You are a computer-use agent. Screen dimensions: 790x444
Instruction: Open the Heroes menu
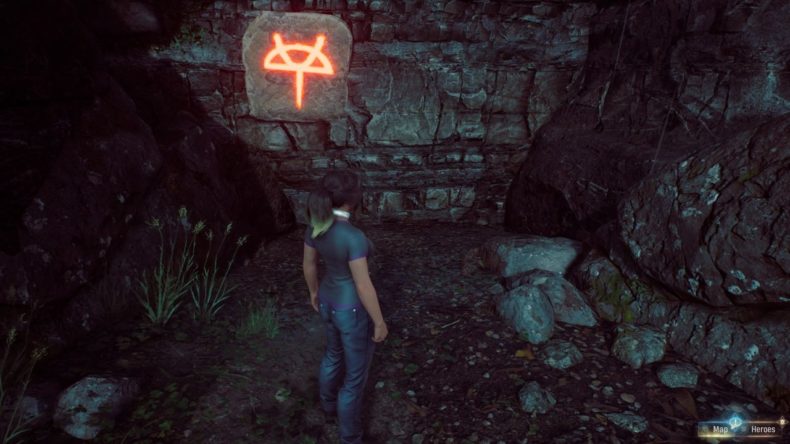coord(763,431)
